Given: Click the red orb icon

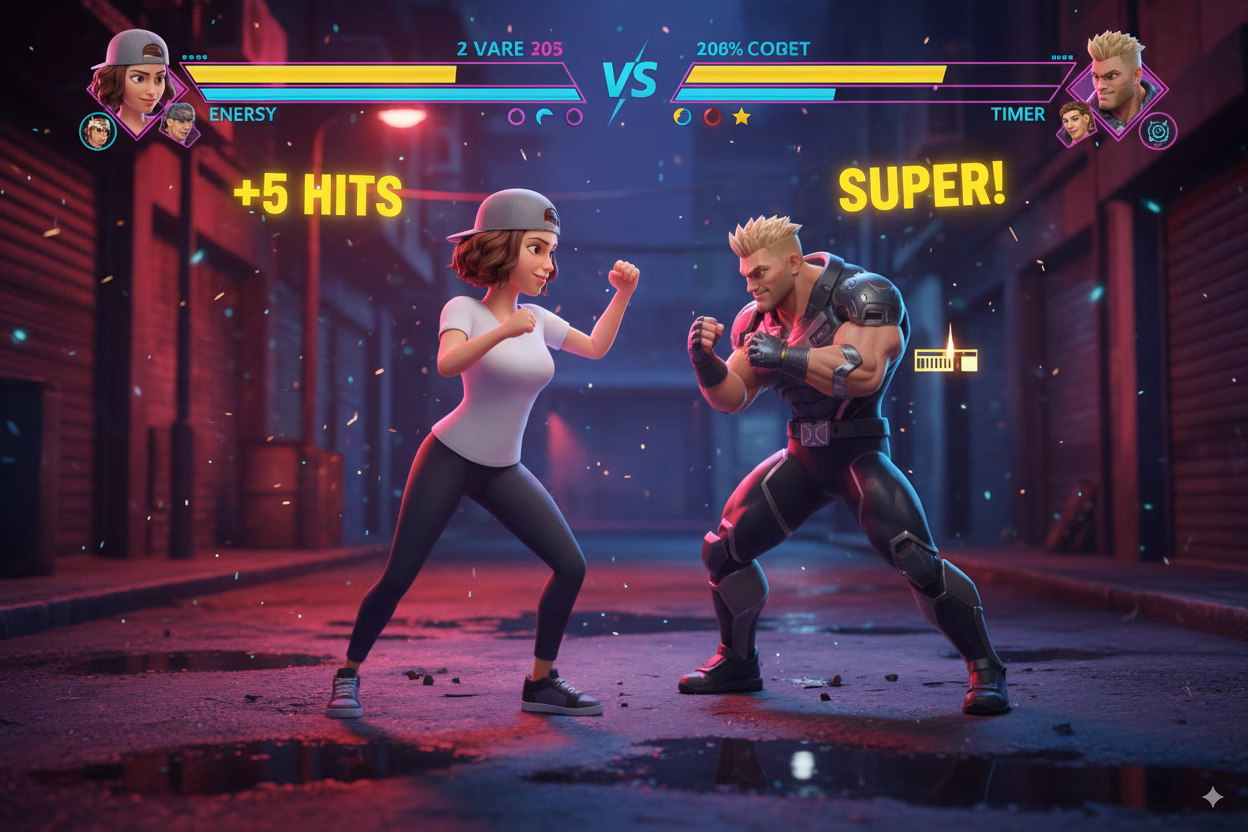Looking at the screenshot, I should tap(712, 117).
